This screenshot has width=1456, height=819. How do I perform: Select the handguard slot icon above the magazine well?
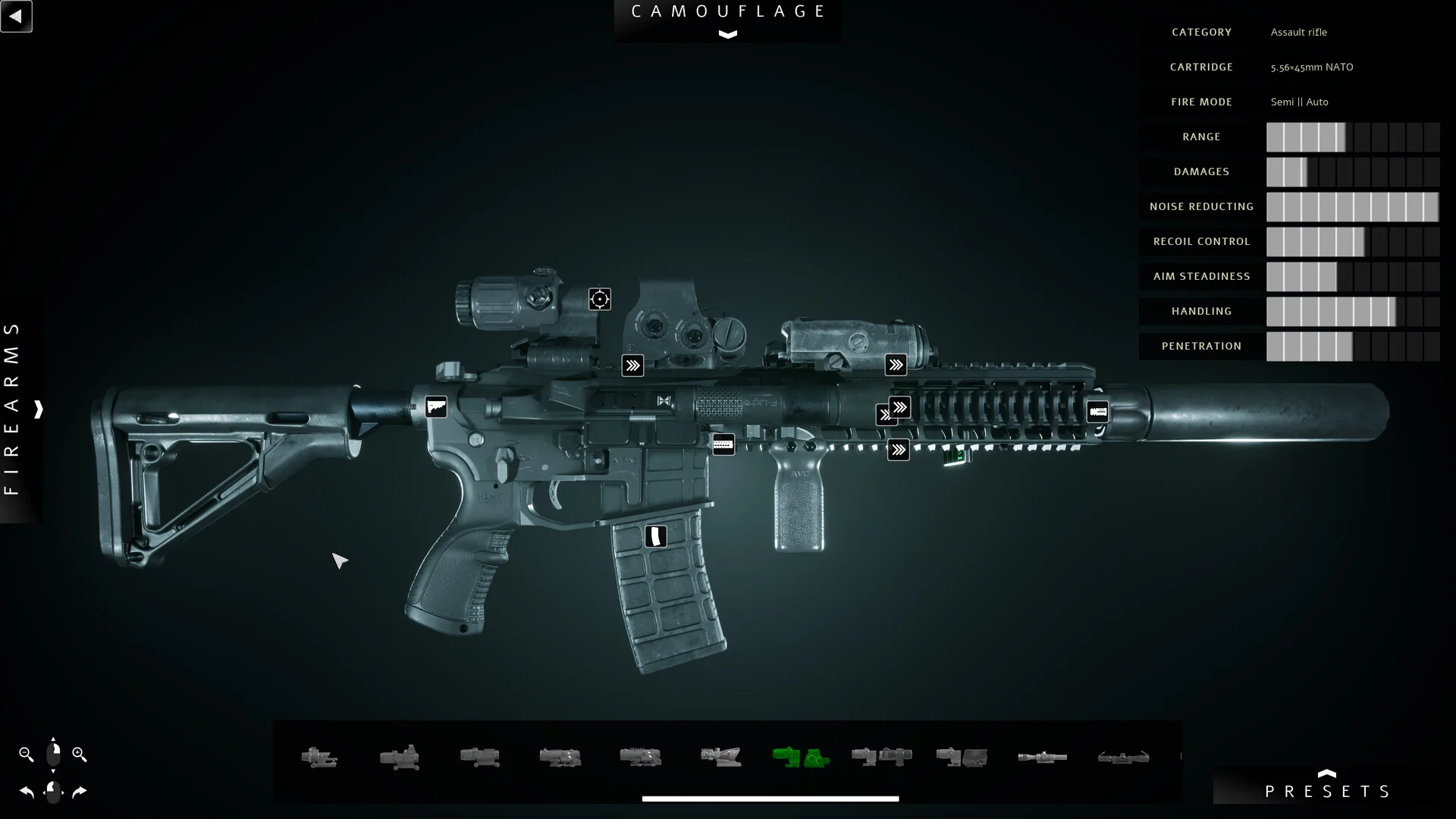point(723,444)
